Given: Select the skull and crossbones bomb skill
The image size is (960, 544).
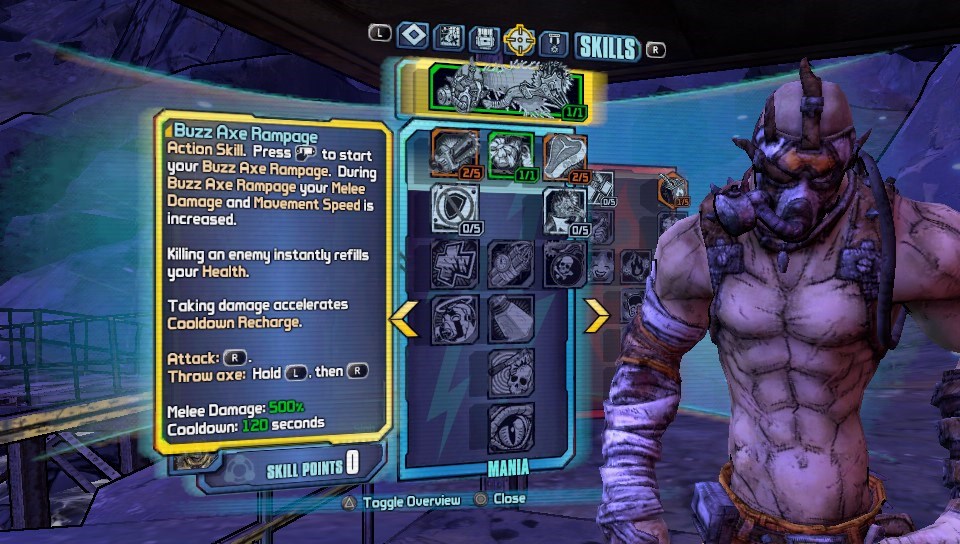Looking at the screenshot, I should pos(565,264).
